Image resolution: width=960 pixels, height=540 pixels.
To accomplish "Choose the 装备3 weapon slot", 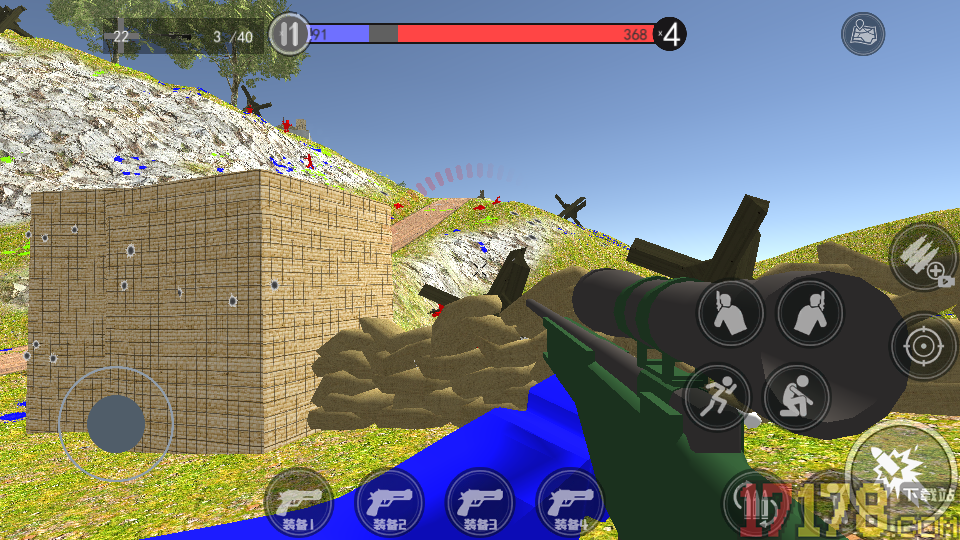I will pos(480,502).
